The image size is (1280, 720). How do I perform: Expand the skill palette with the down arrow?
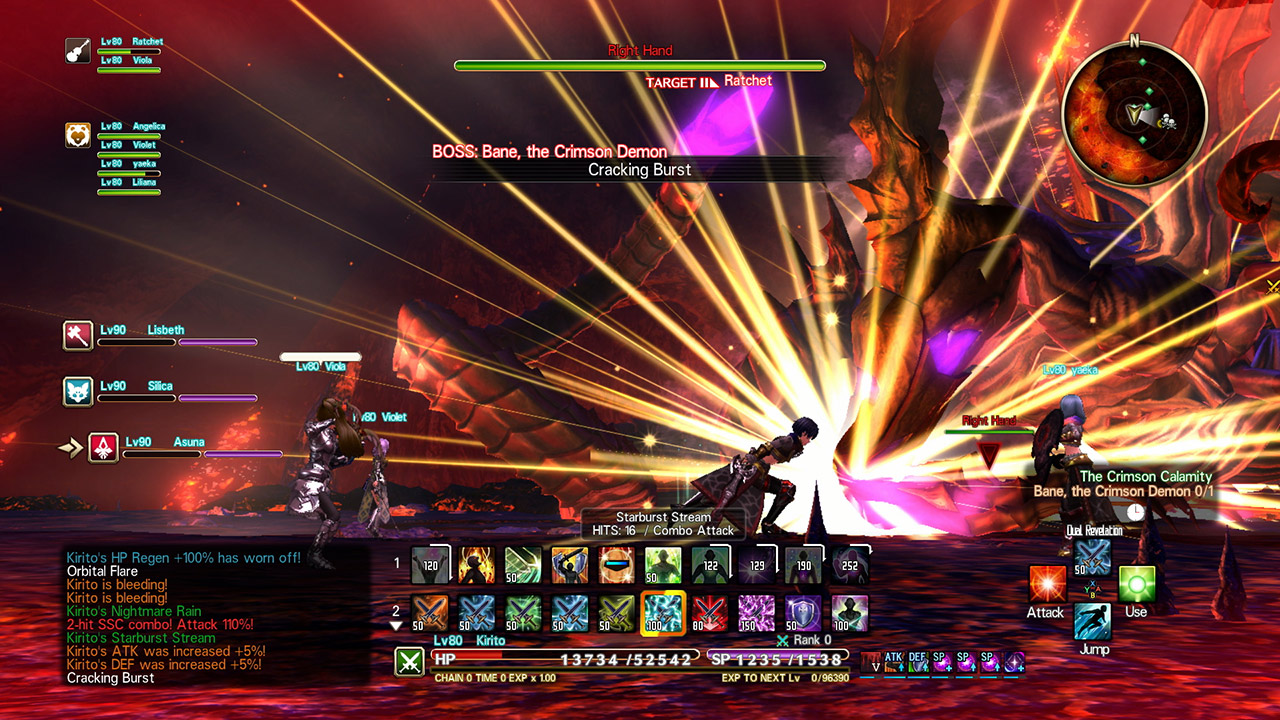[398, 627]
